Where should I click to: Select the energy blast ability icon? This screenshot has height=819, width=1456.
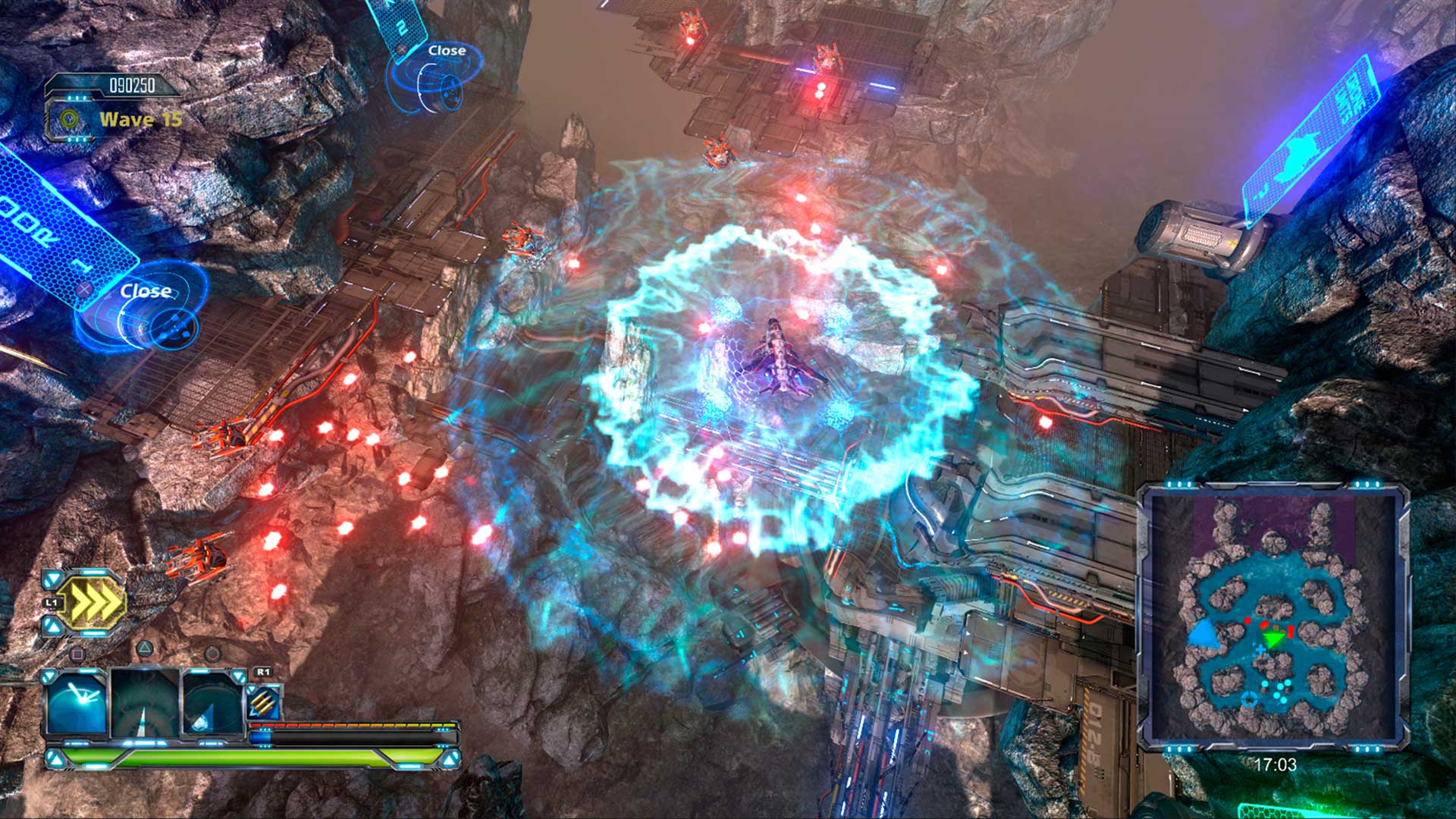[78, 701]
